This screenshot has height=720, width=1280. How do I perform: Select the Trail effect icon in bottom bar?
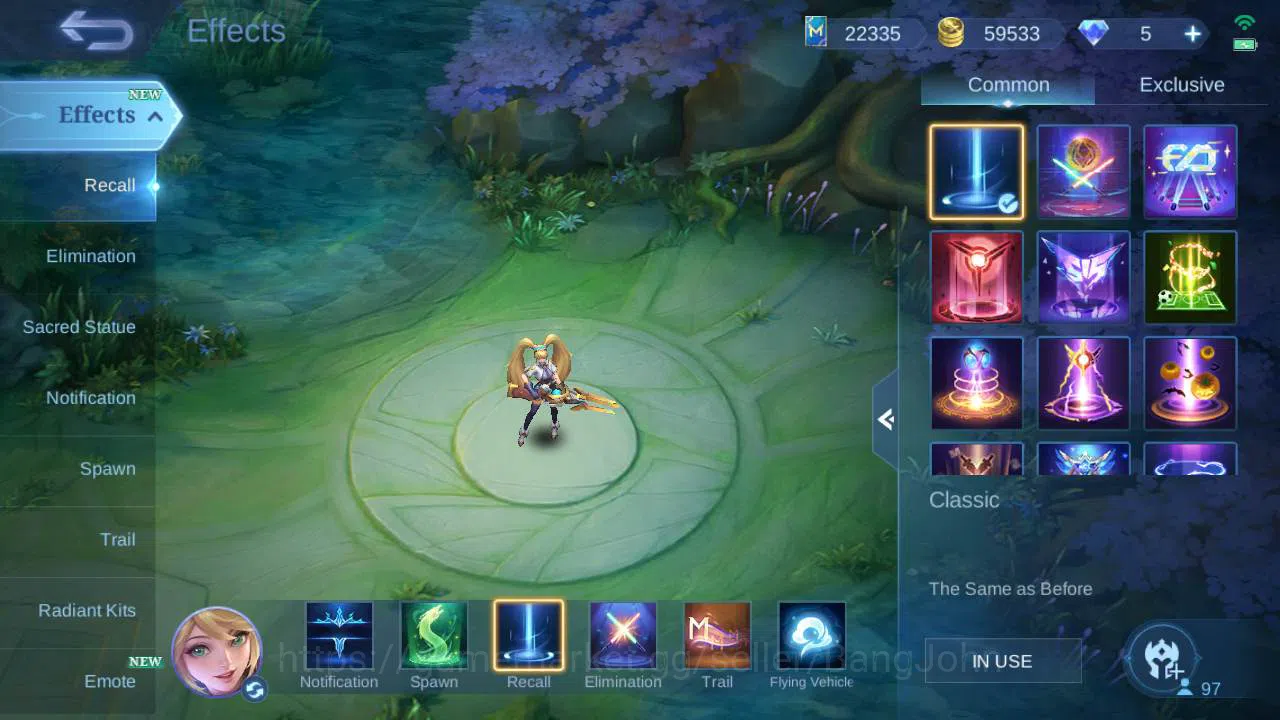click(717, 634)
